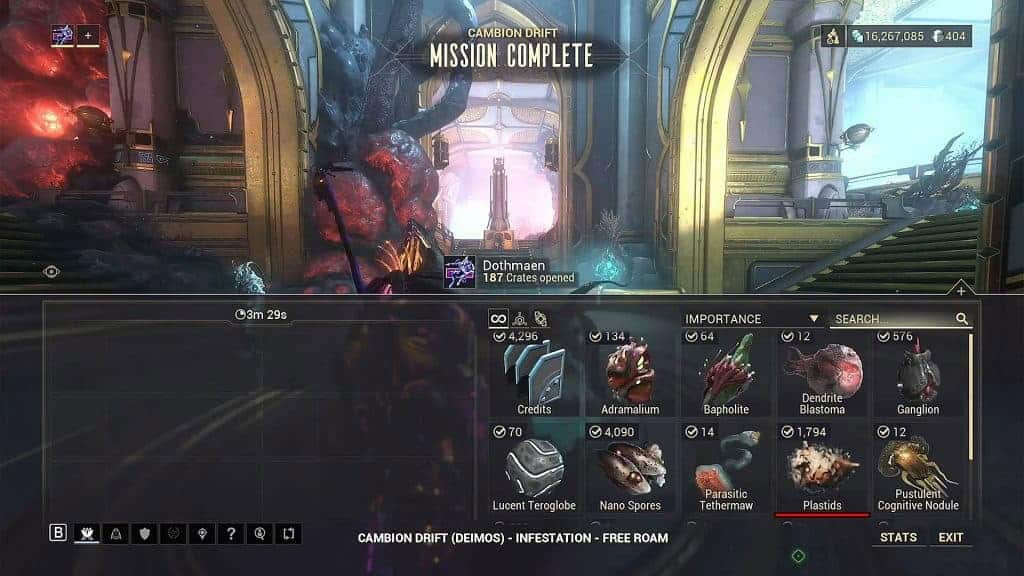
Task: Open the STATS screen
Action: point(898,537)
